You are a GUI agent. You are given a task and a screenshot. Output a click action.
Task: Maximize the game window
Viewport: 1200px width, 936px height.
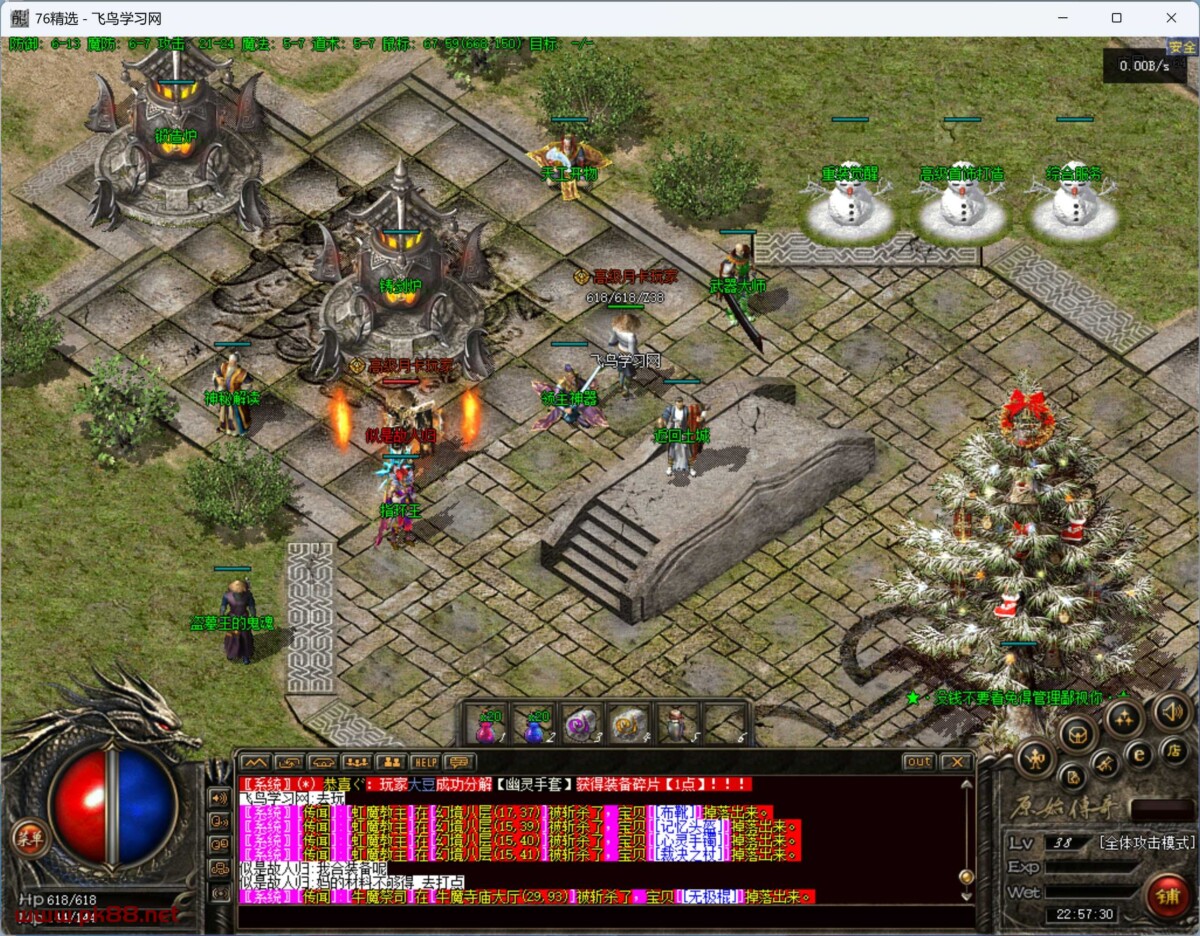coord(1116,18)
